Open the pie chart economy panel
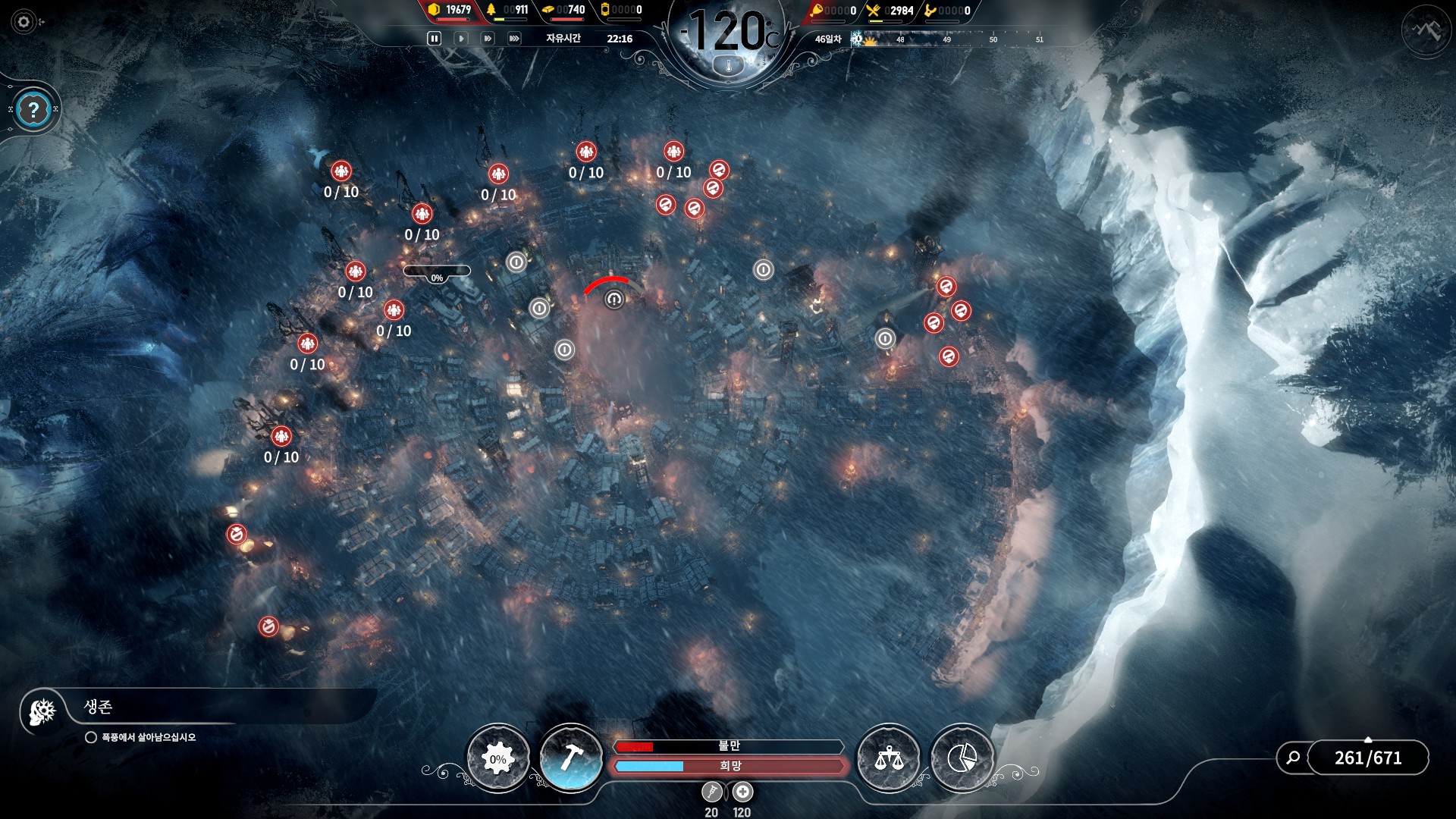 962,758
